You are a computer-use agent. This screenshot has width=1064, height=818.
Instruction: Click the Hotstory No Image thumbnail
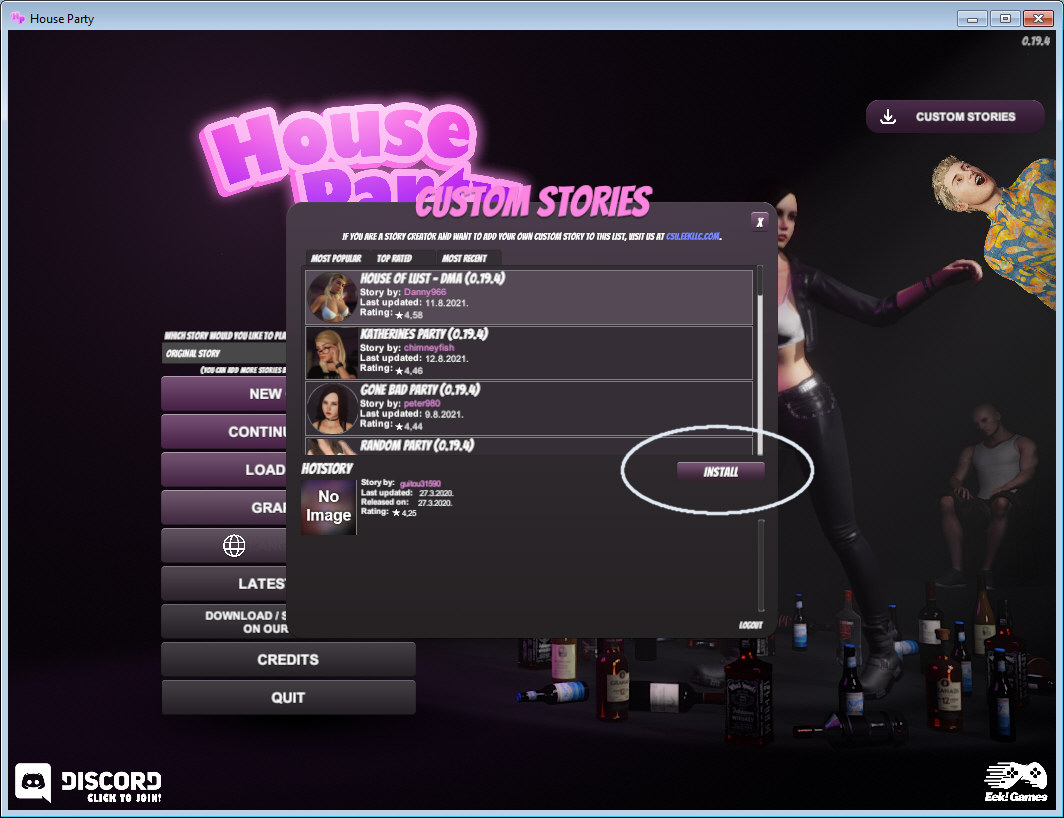(x=328, y=507)
